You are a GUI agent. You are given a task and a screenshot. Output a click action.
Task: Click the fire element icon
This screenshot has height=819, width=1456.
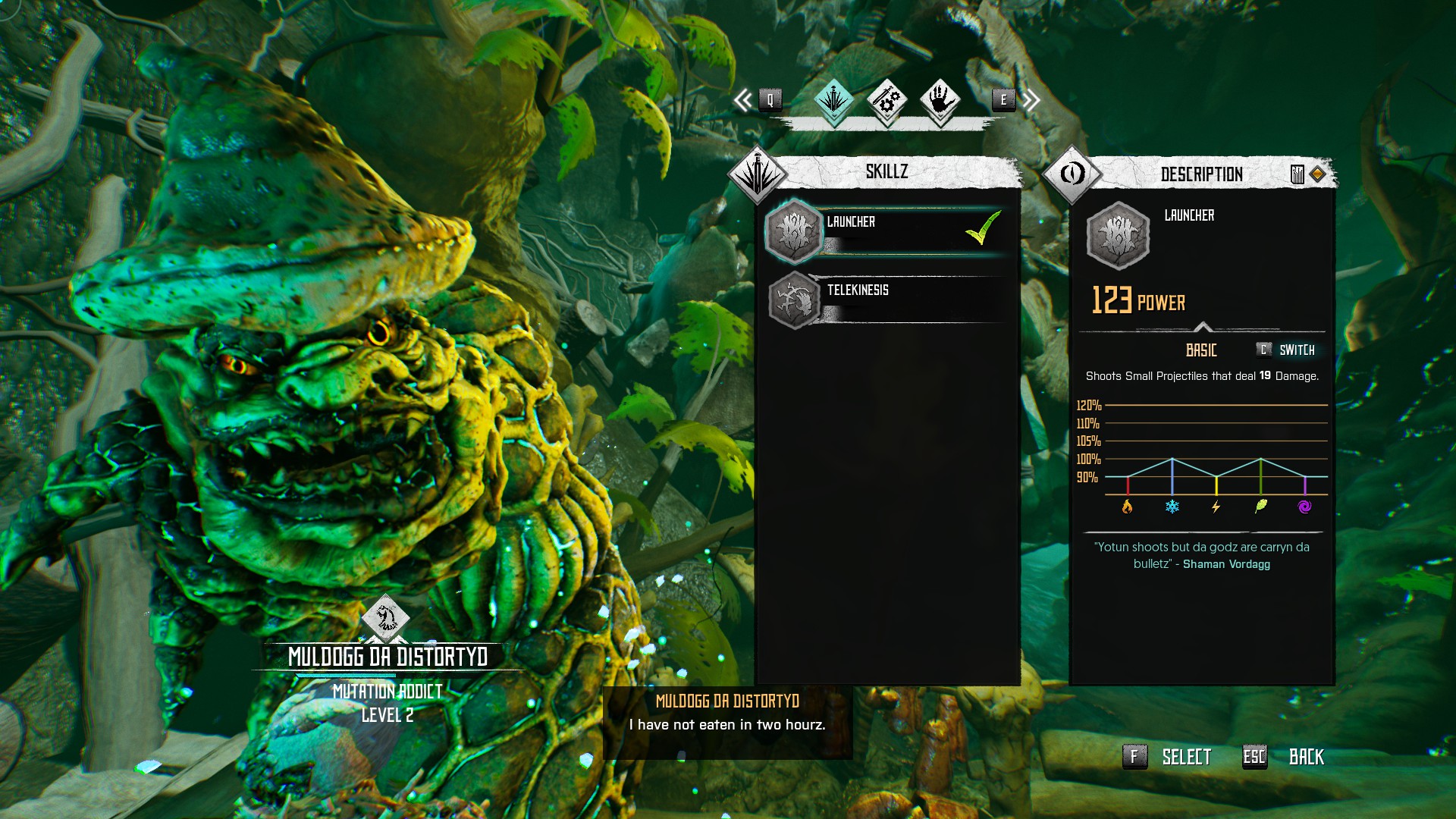coord(1127,507)
